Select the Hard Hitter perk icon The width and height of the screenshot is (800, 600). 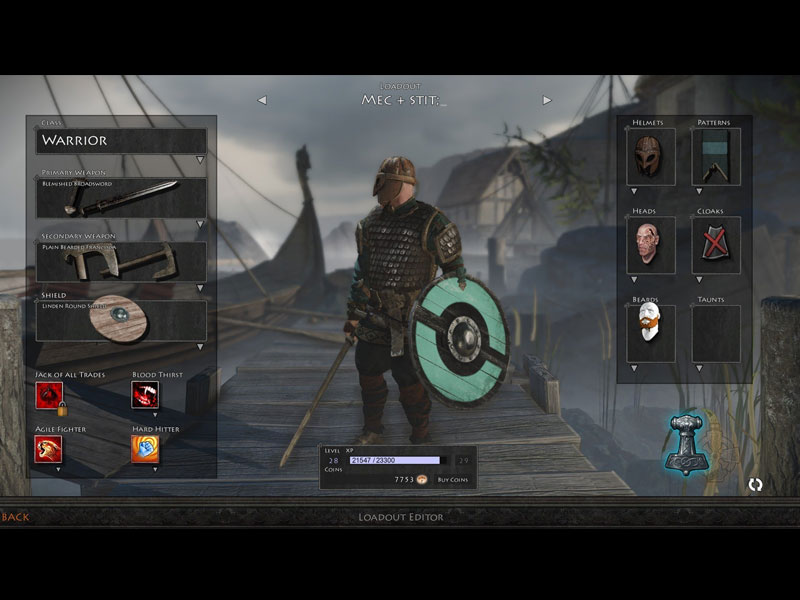coord(145,449)
